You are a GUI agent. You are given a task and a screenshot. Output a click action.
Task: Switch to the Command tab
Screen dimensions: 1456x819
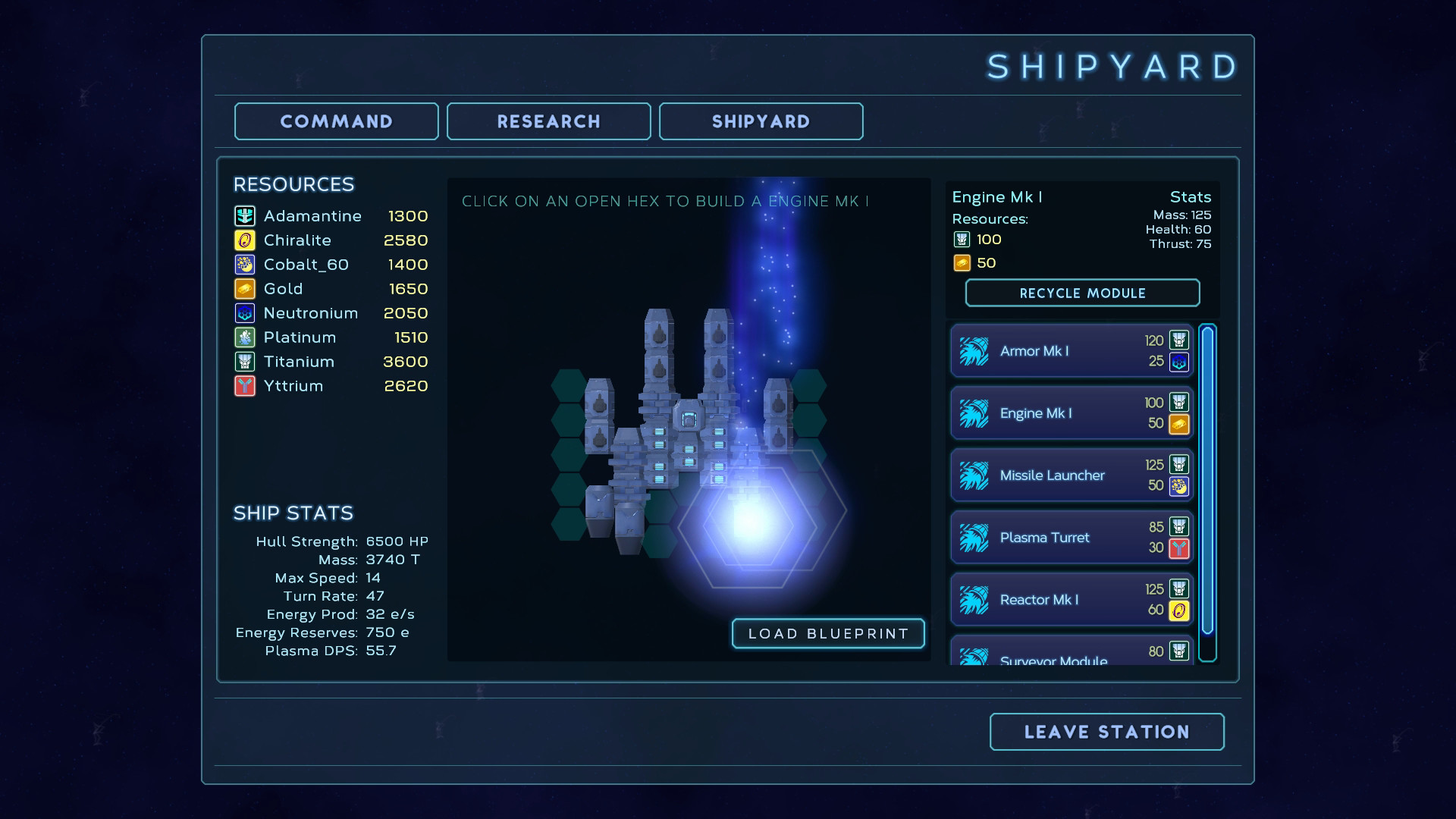(336, 121)
